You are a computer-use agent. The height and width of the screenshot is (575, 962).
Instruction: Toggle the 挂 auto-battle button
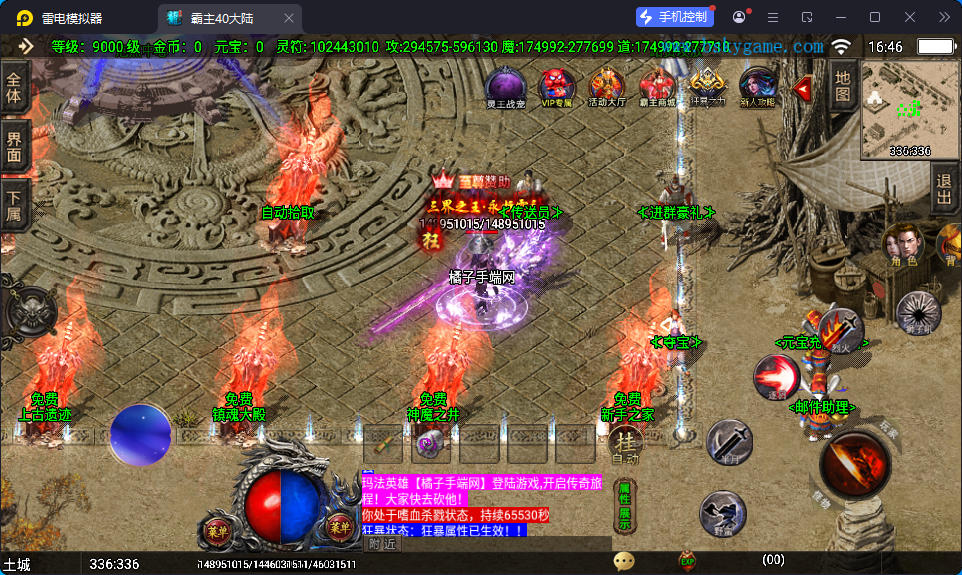pos(625,443)
